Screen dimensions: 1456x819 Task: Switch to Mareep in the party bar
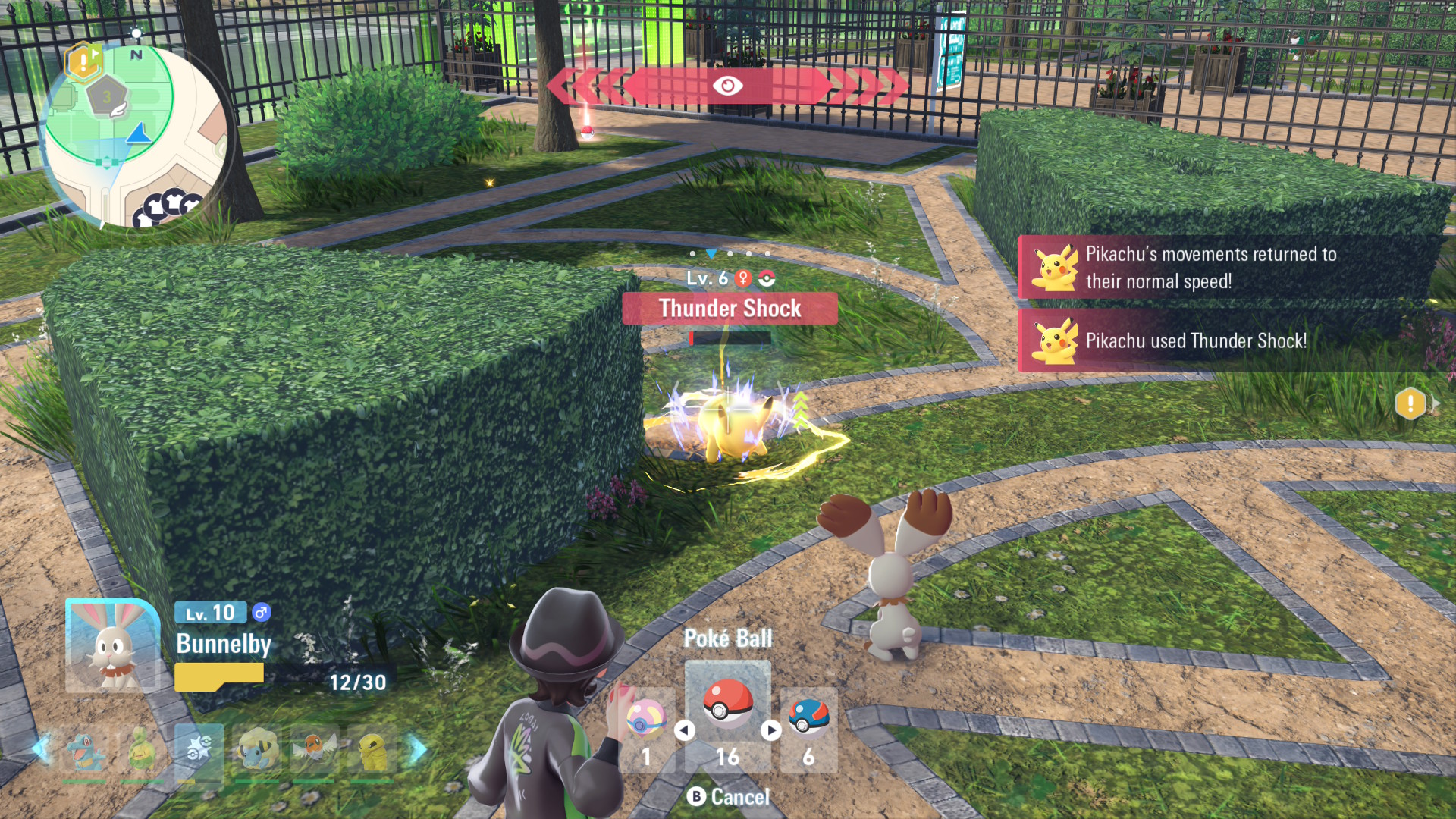click(256, 752)
